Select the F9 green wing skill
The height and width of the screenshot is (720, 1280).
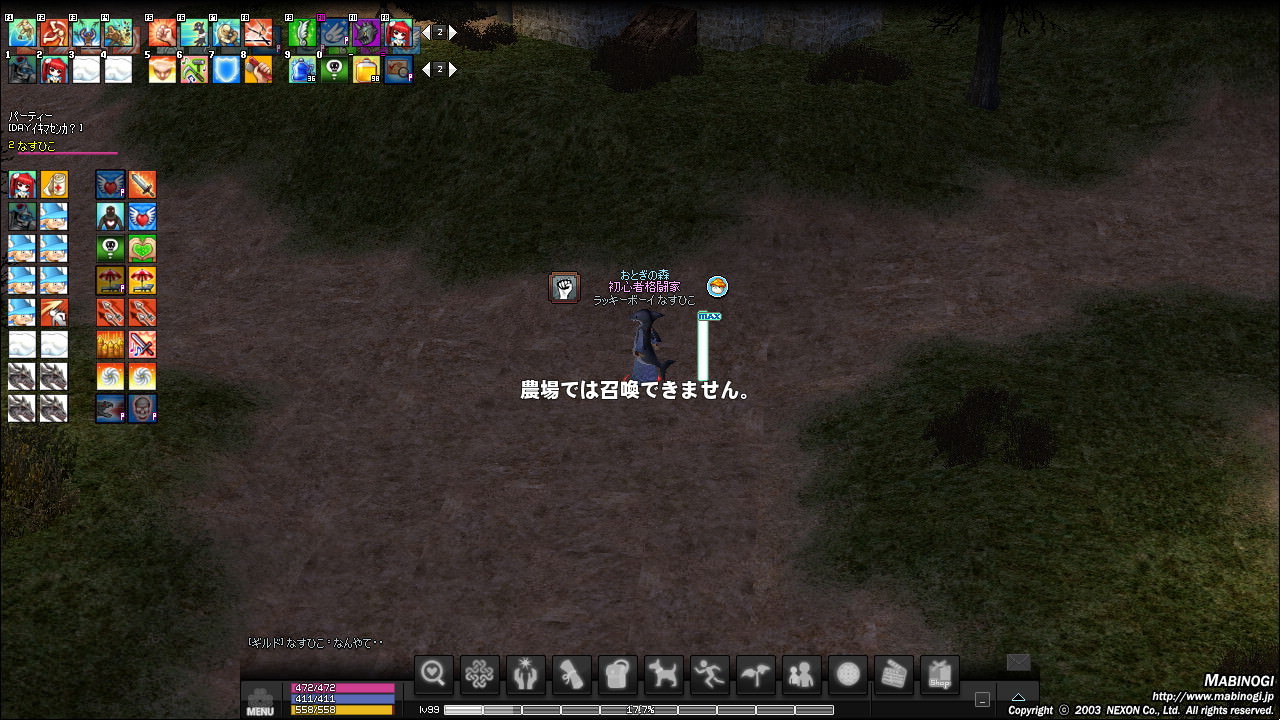click(302, 34)
